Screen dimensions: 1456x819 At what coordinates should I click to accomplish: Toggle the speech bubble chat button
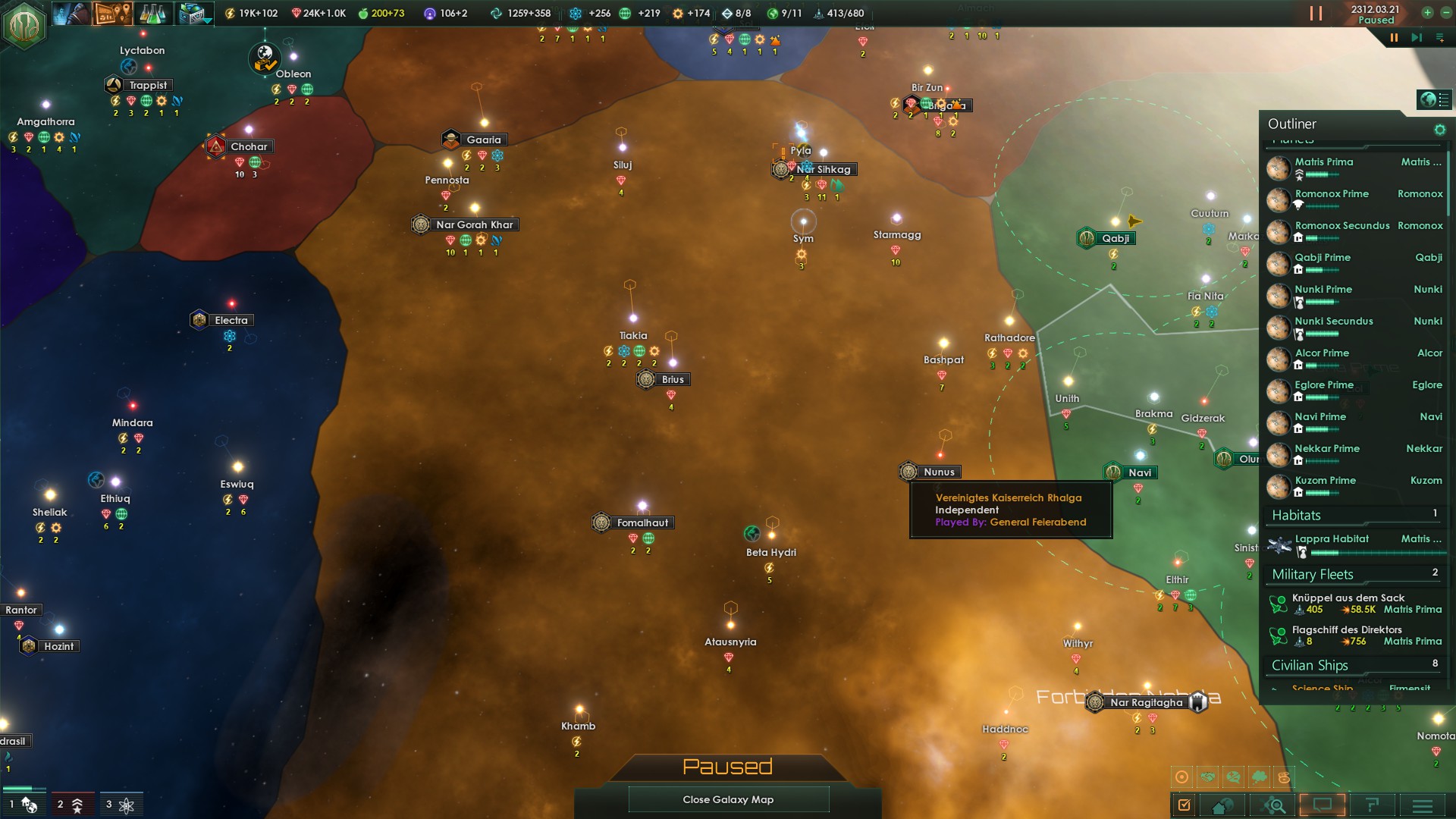click(1323, 805)
